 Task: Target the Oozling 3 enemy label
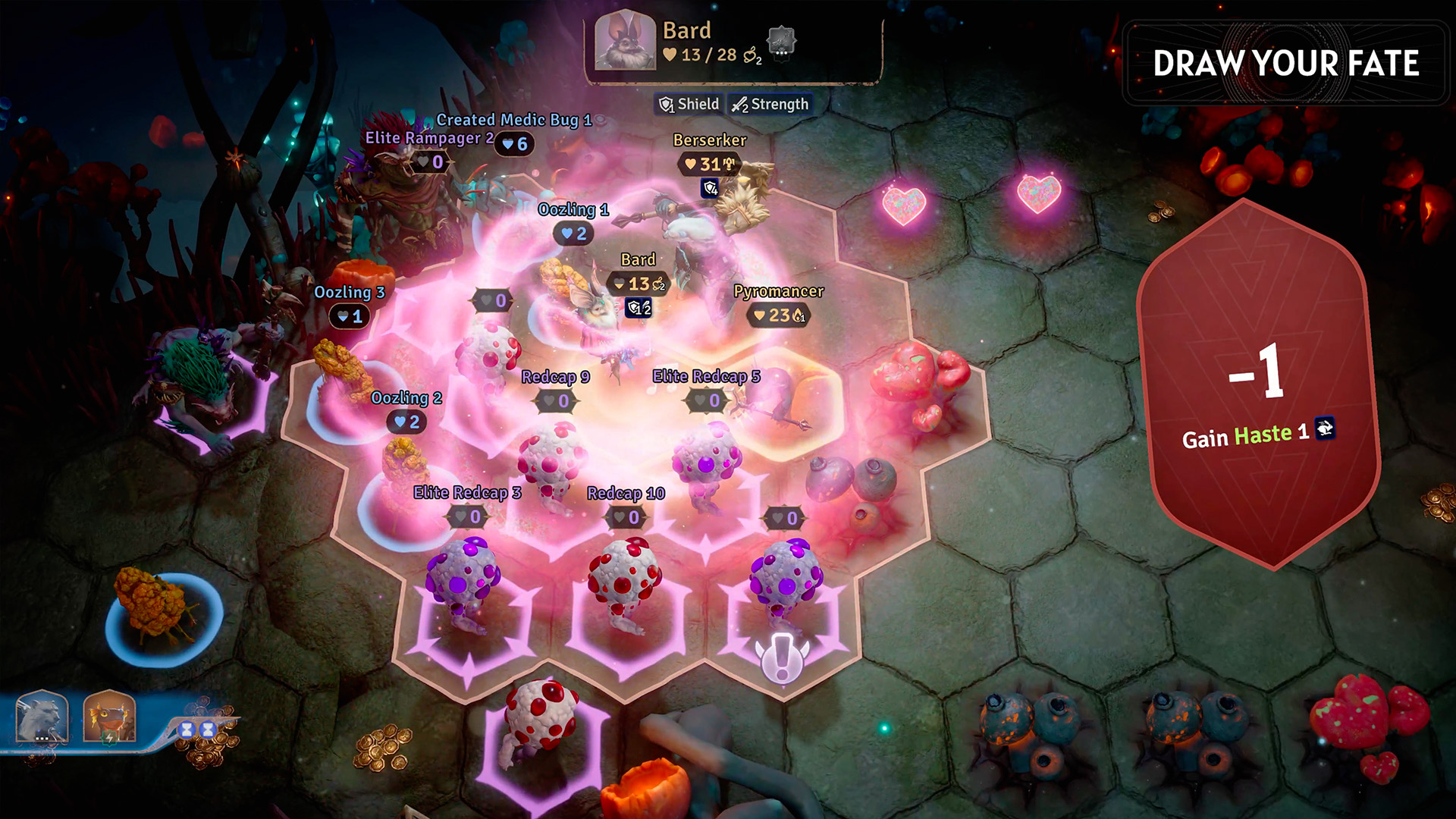pyautogui.click(x=350, y=293)
